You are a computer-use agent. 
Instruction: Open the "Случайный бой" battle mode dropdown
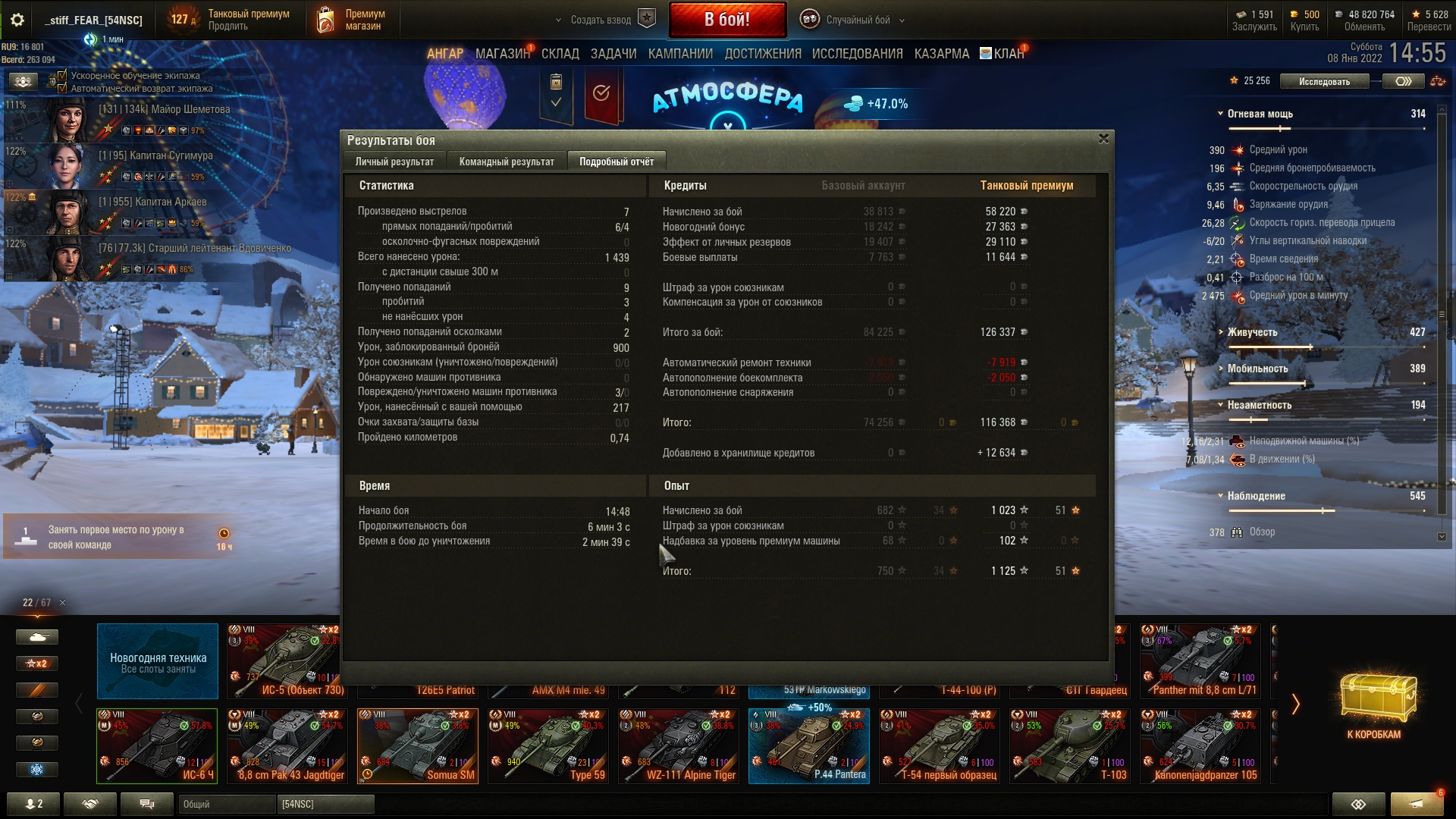pyautogui.click(x=857, y=20)
